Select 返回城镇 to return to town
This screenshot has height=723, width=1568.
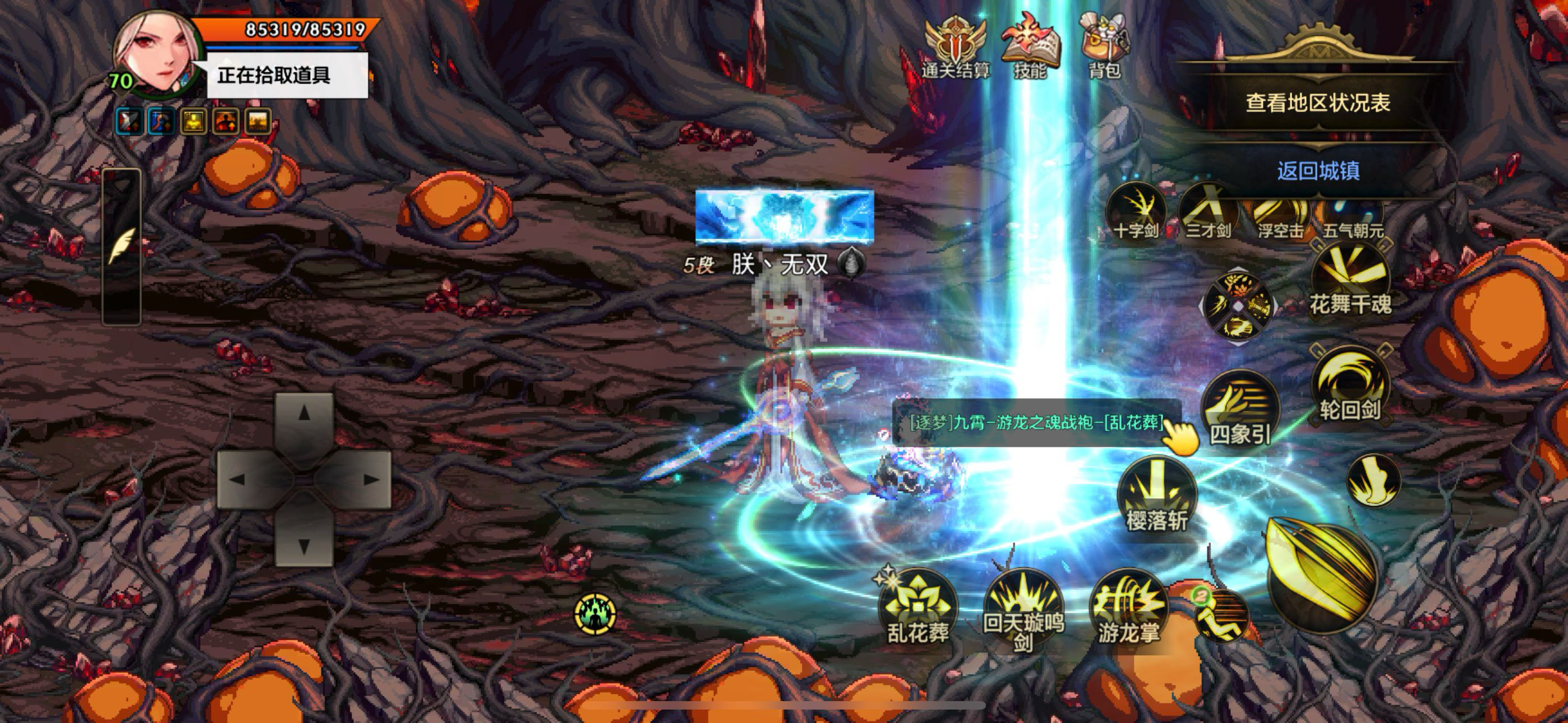(x=1318, y=171)
